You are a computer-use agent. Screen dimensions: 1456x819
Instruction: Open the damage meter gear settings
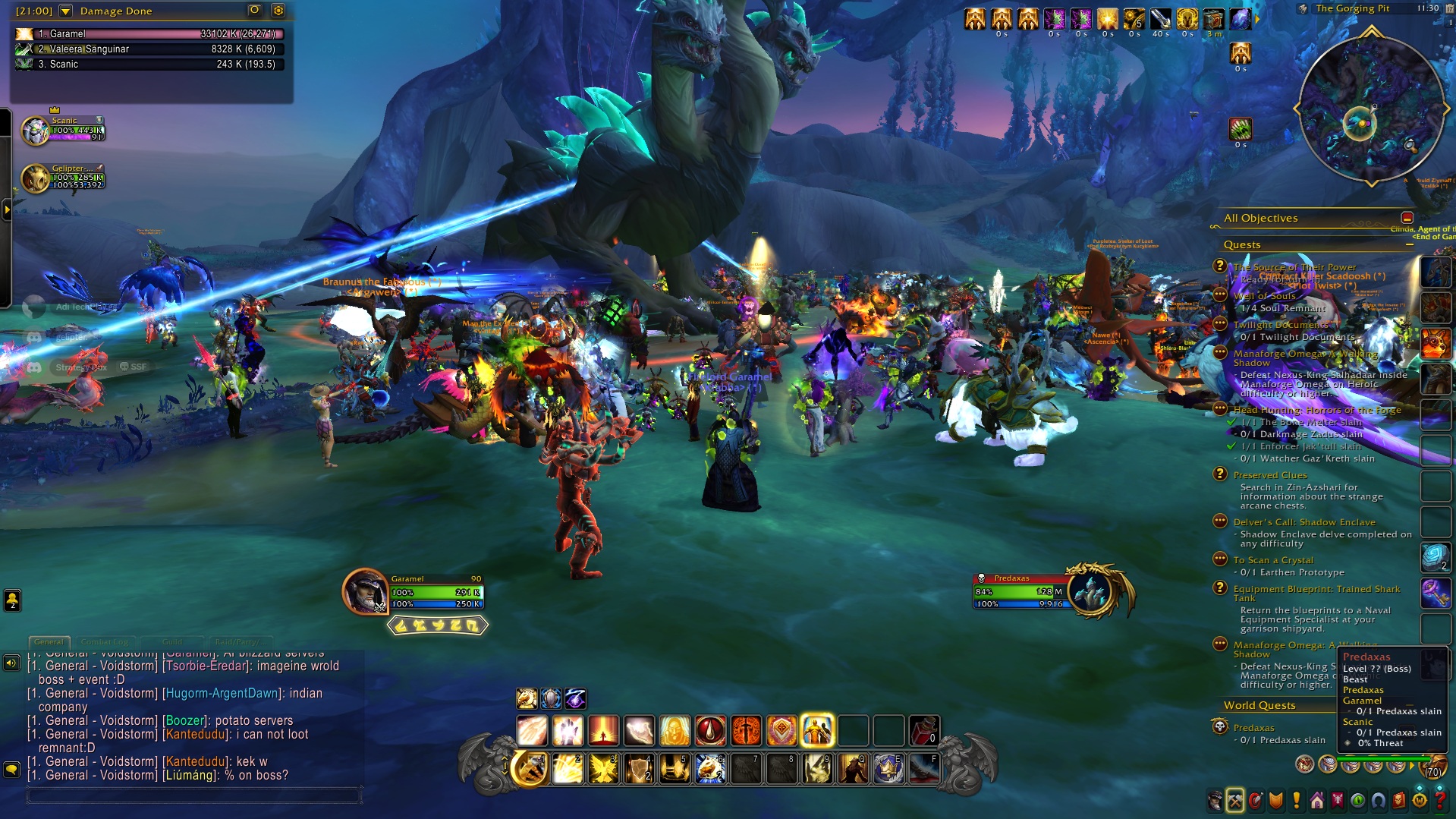278,10
